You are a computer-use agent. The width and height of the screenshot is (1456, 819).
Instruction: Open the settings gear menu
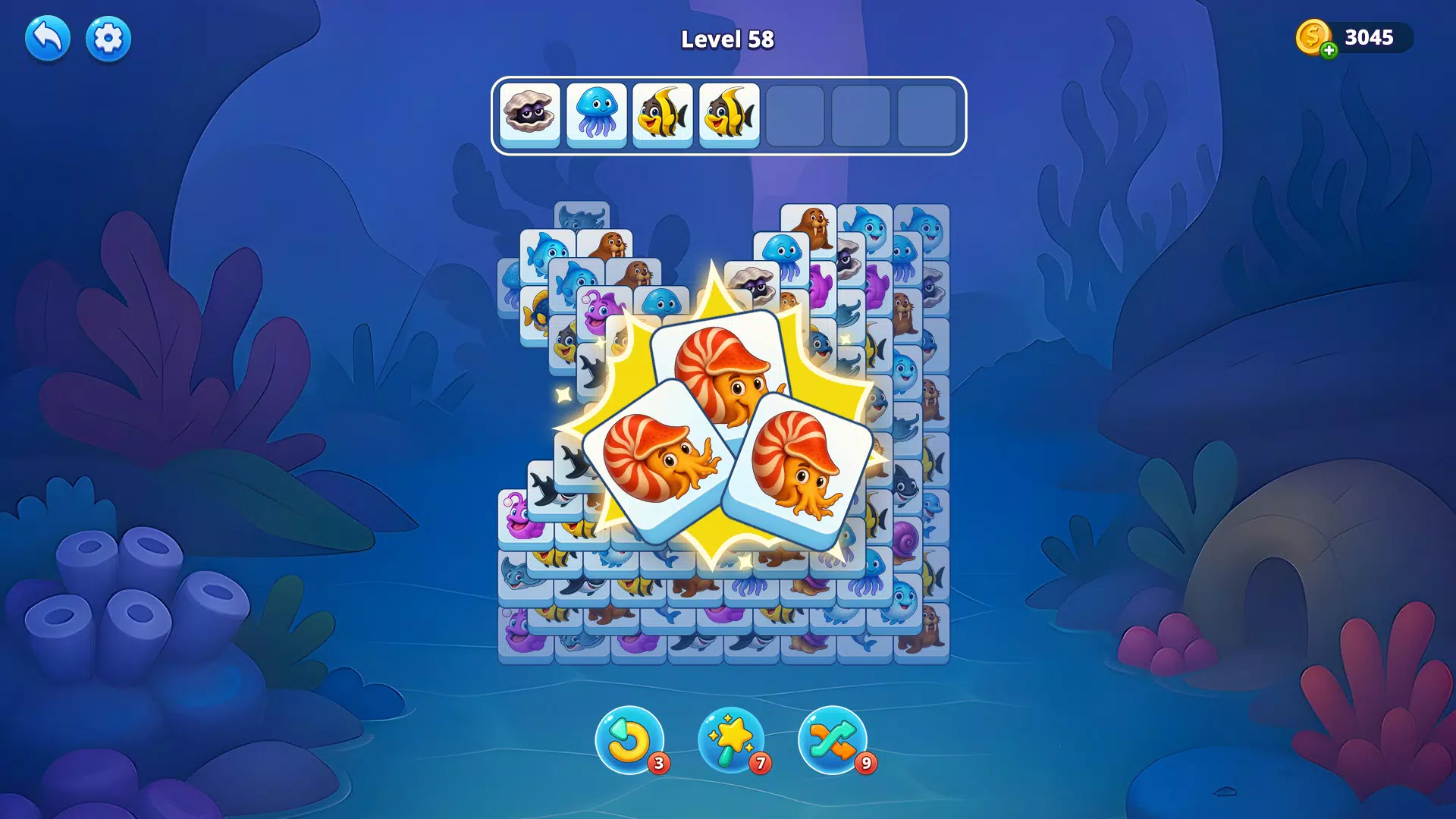(106, 37)
